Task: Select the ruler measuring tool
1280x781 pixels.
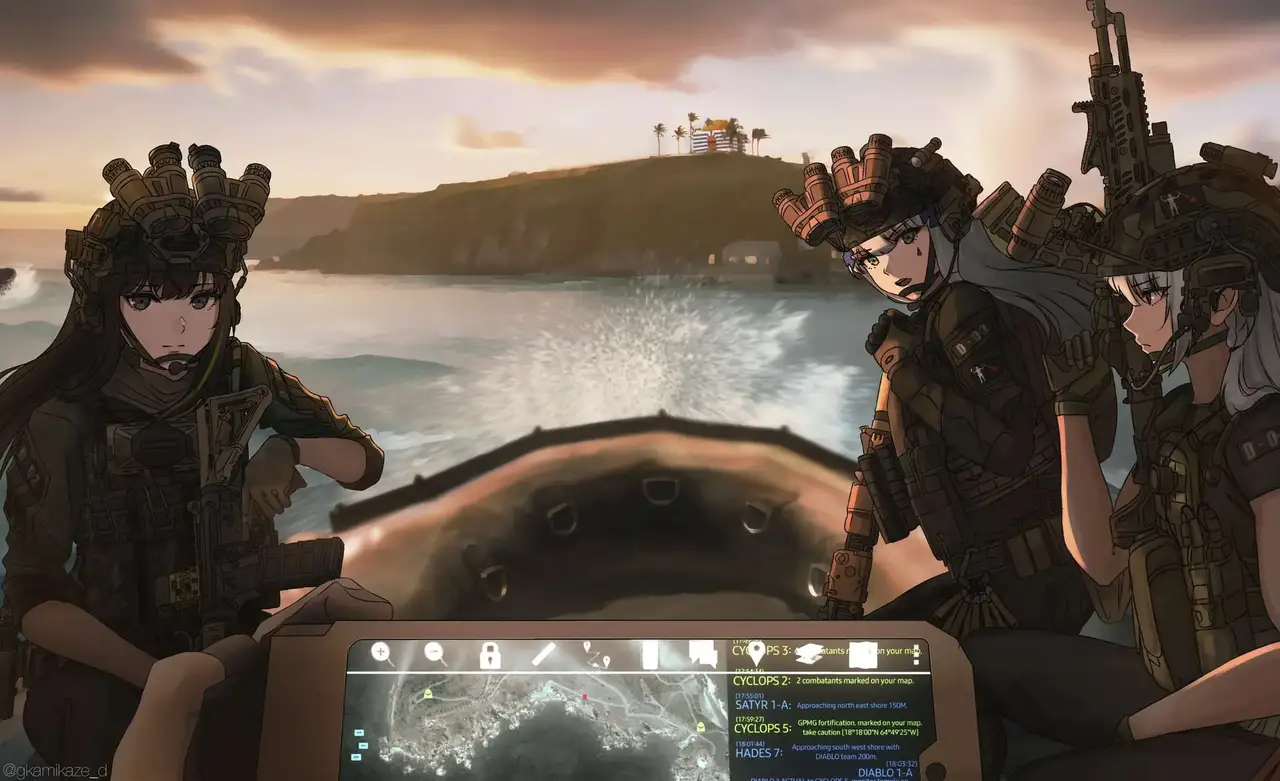Action: 543,655
